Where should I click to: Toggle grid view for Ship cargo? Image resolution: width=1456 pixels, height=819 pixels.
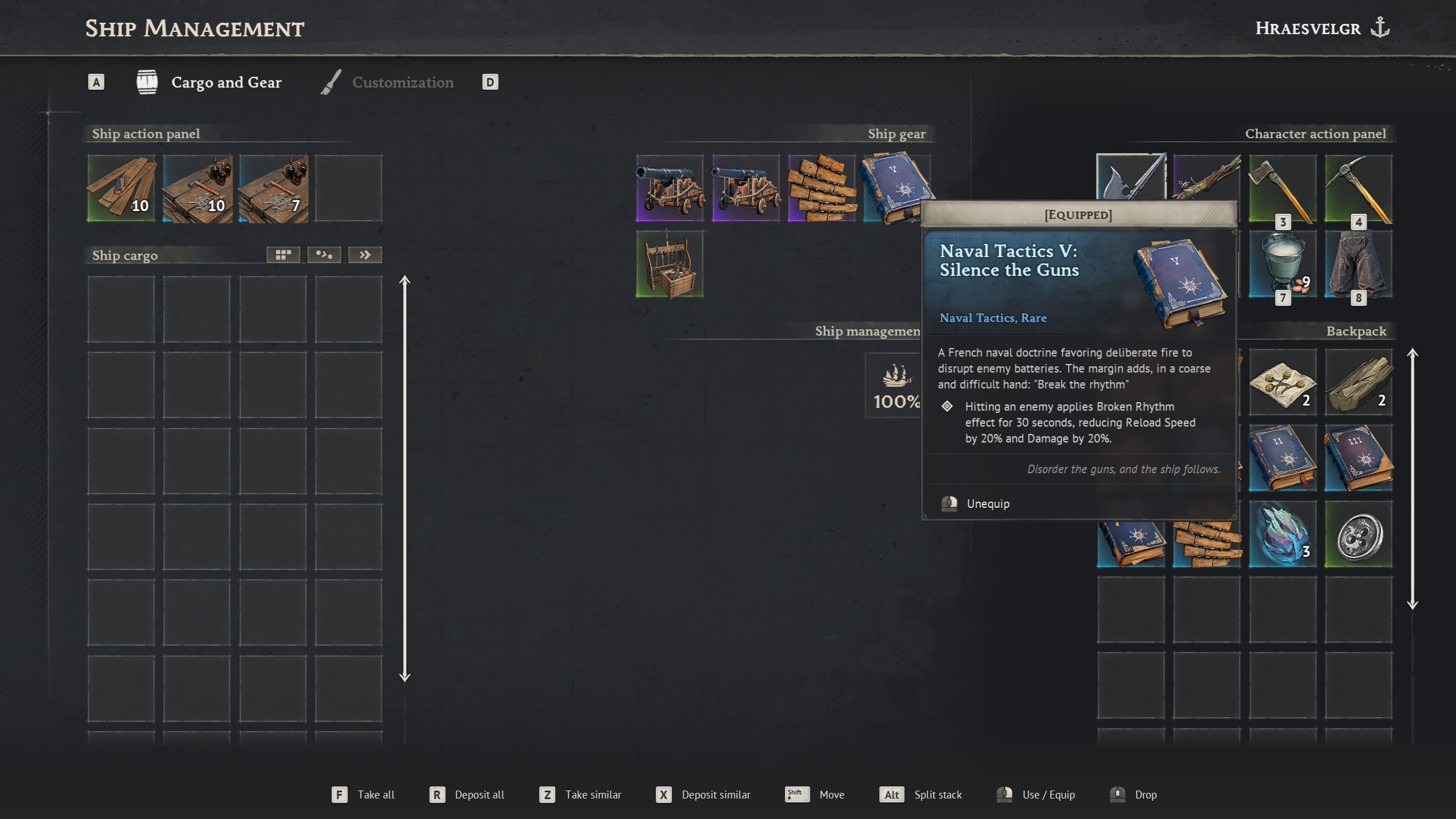[x=283, y=254]
